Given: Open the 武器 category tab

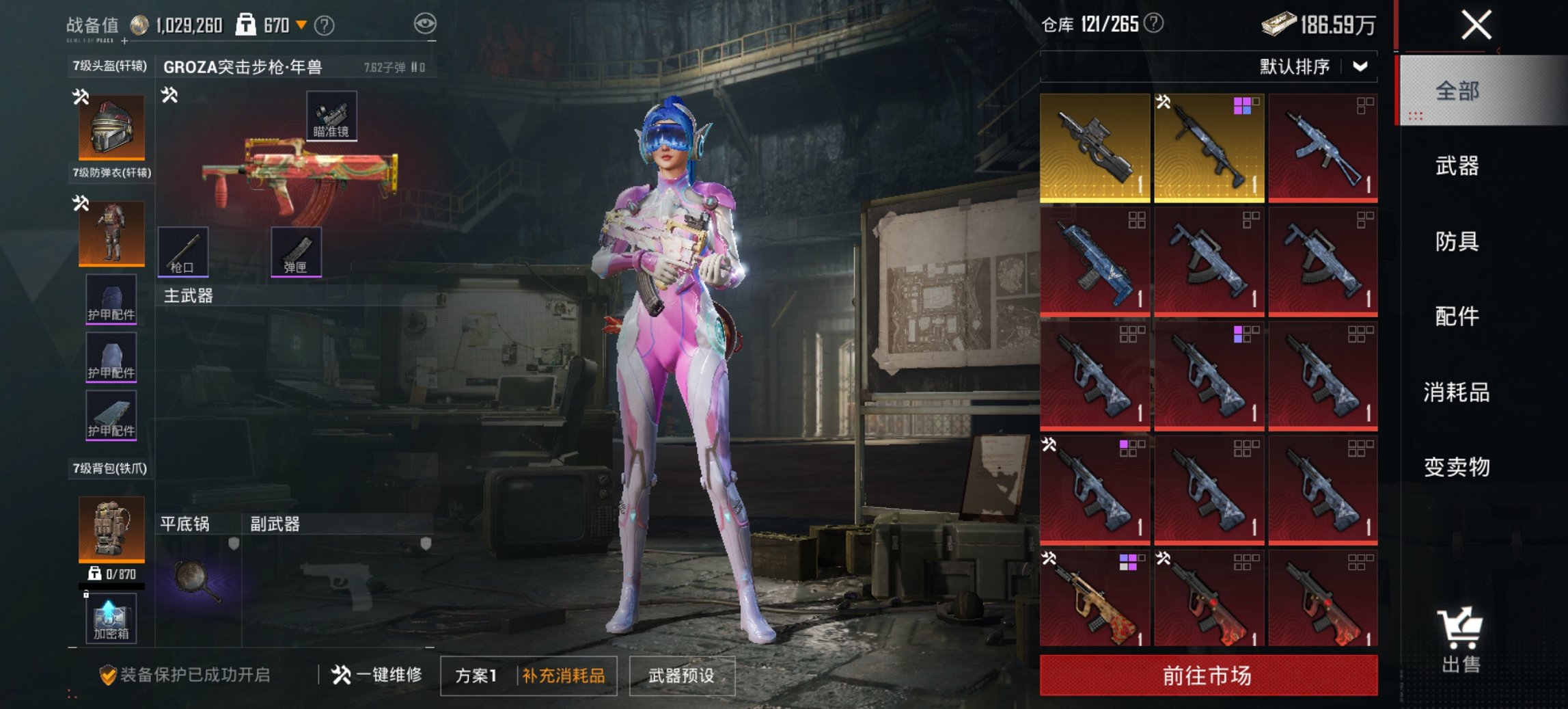Looking at the screenshot, I should click(1457, 166).
